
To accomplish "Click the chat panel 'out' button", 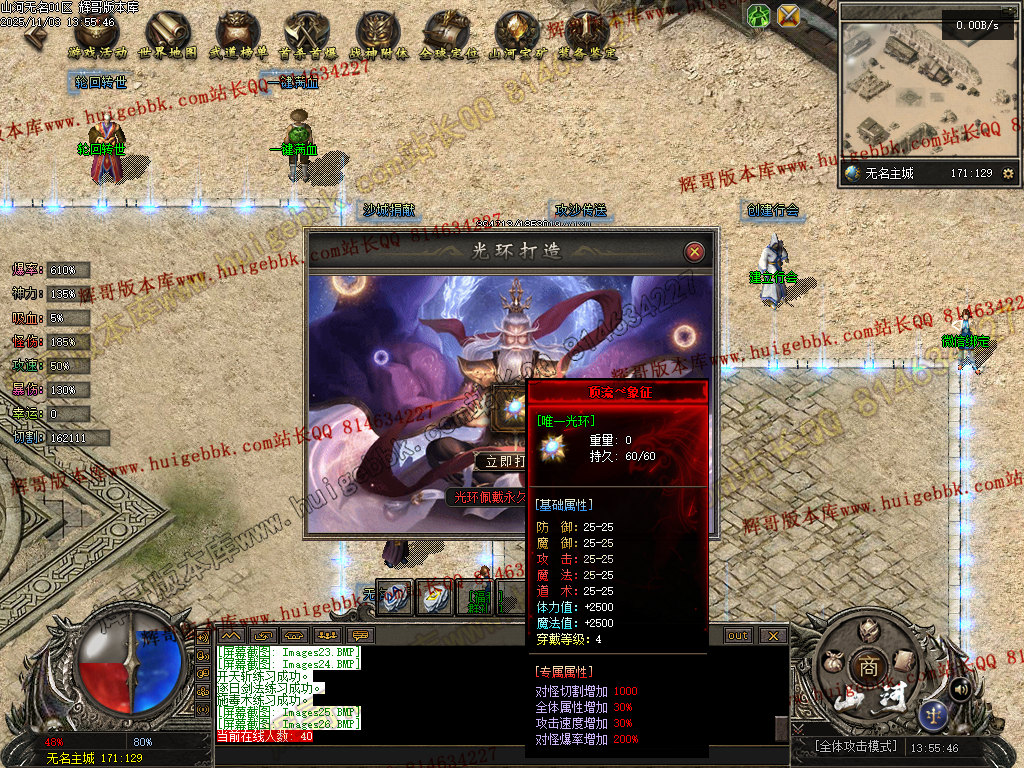I will click(738, 635).
